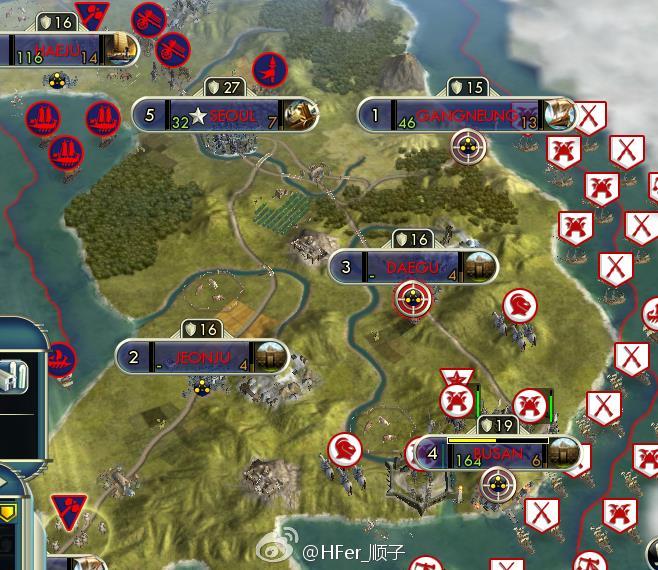Activate the ranged strike target under Gangneung
Viewport: 658px width, 570px height.
(465, 148)
